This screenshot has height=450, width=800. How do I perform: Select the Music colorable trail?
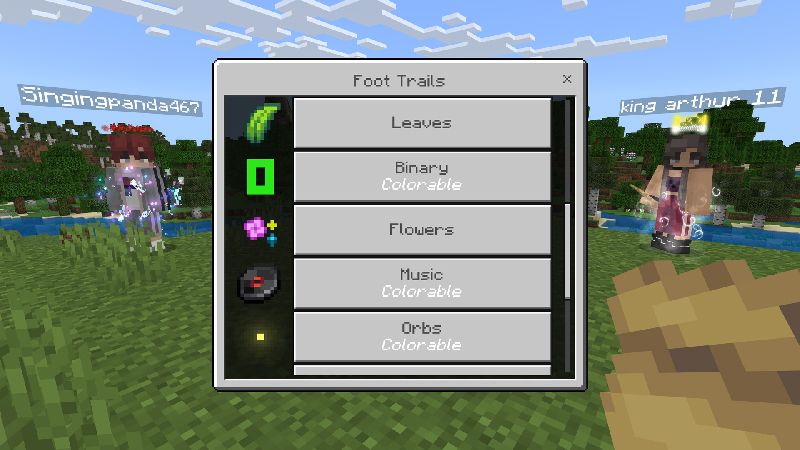click(421, 283)
